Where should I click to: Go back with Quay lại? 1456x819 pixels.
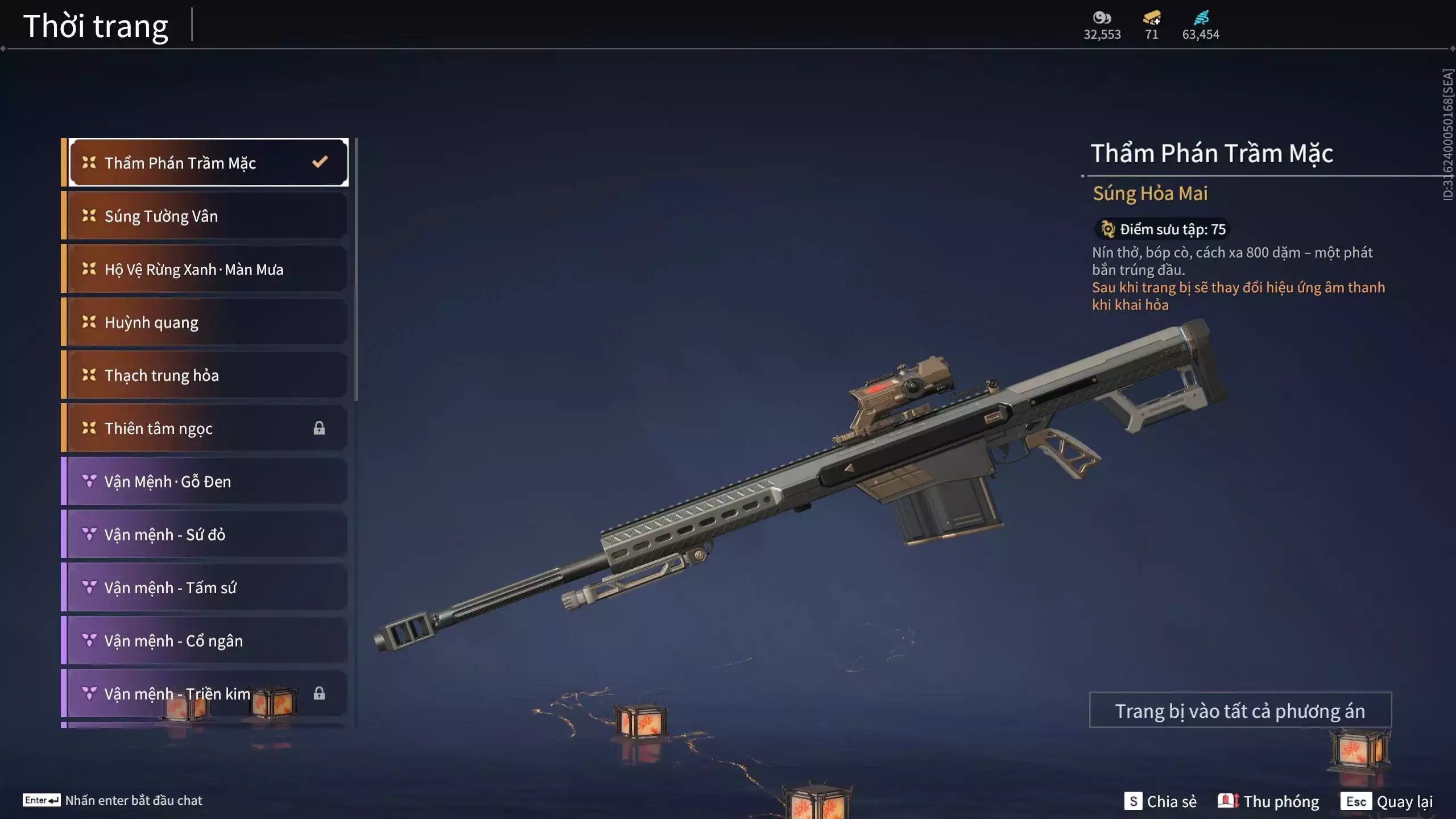1387,801
